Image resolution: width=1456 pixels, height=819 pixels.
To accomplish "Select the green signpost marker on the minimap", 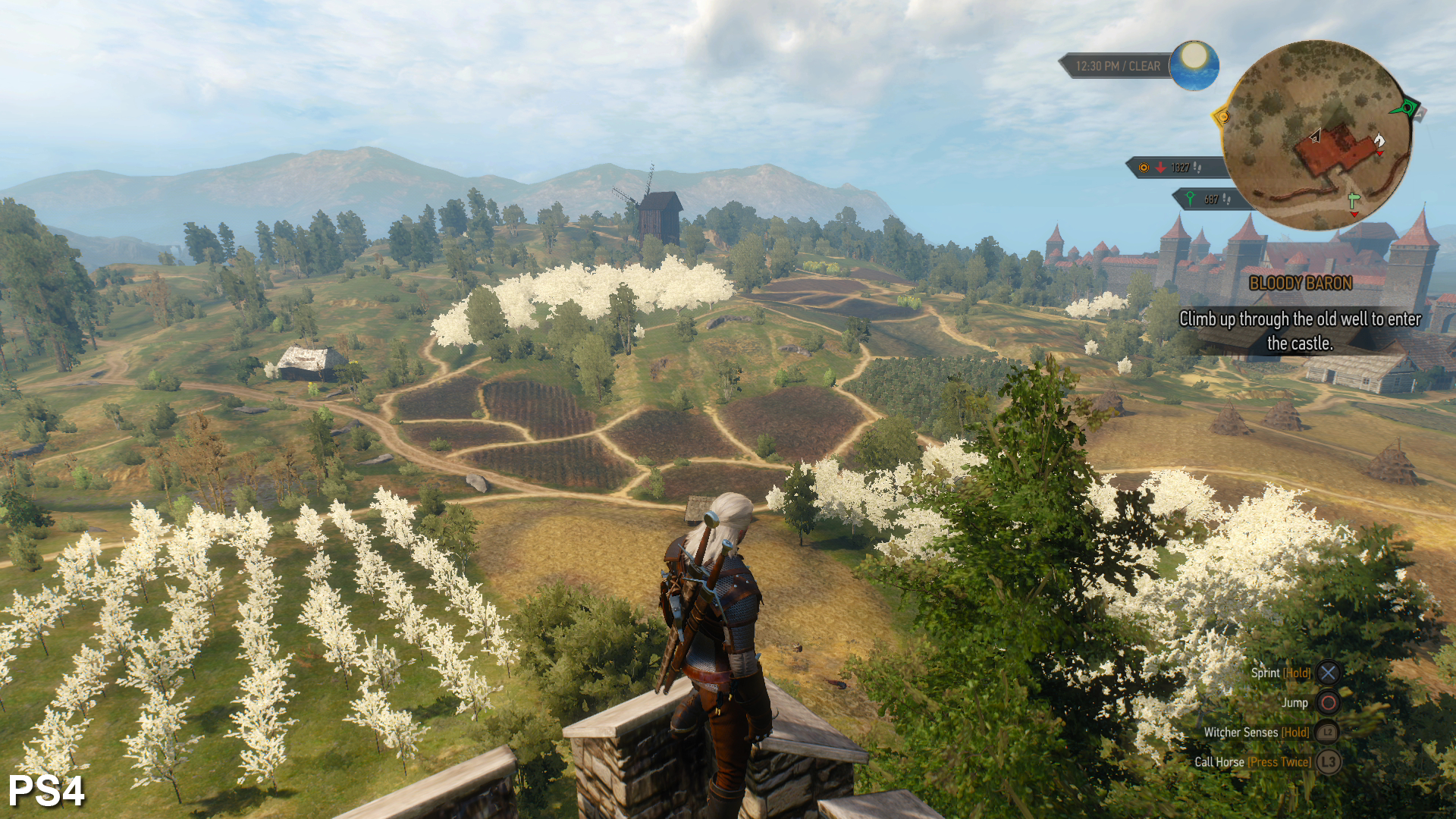I will tap(1354, 200).
